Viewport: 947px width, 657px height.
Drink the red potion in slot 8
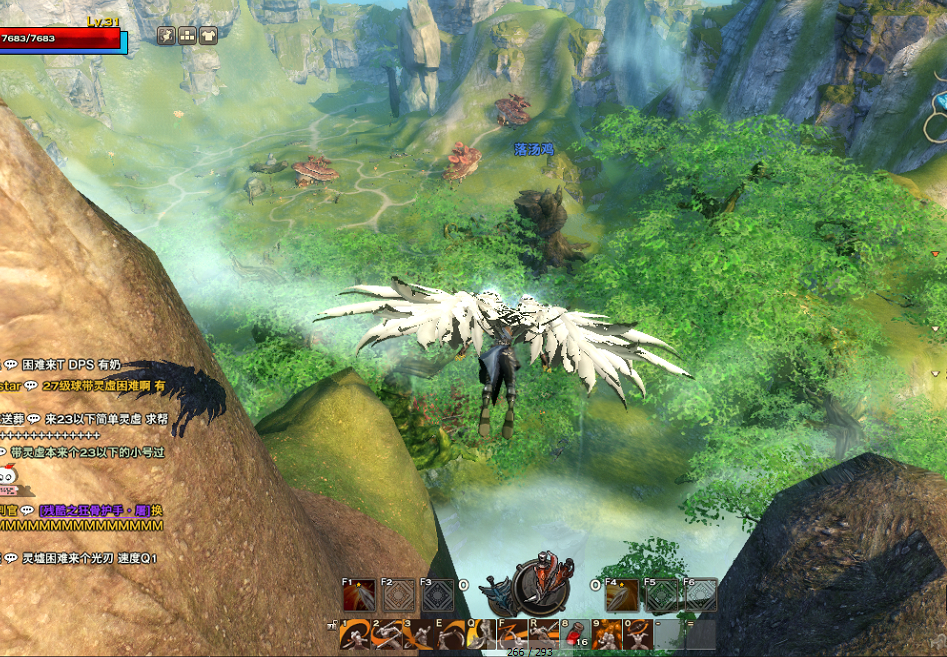[x=577, y=634]
